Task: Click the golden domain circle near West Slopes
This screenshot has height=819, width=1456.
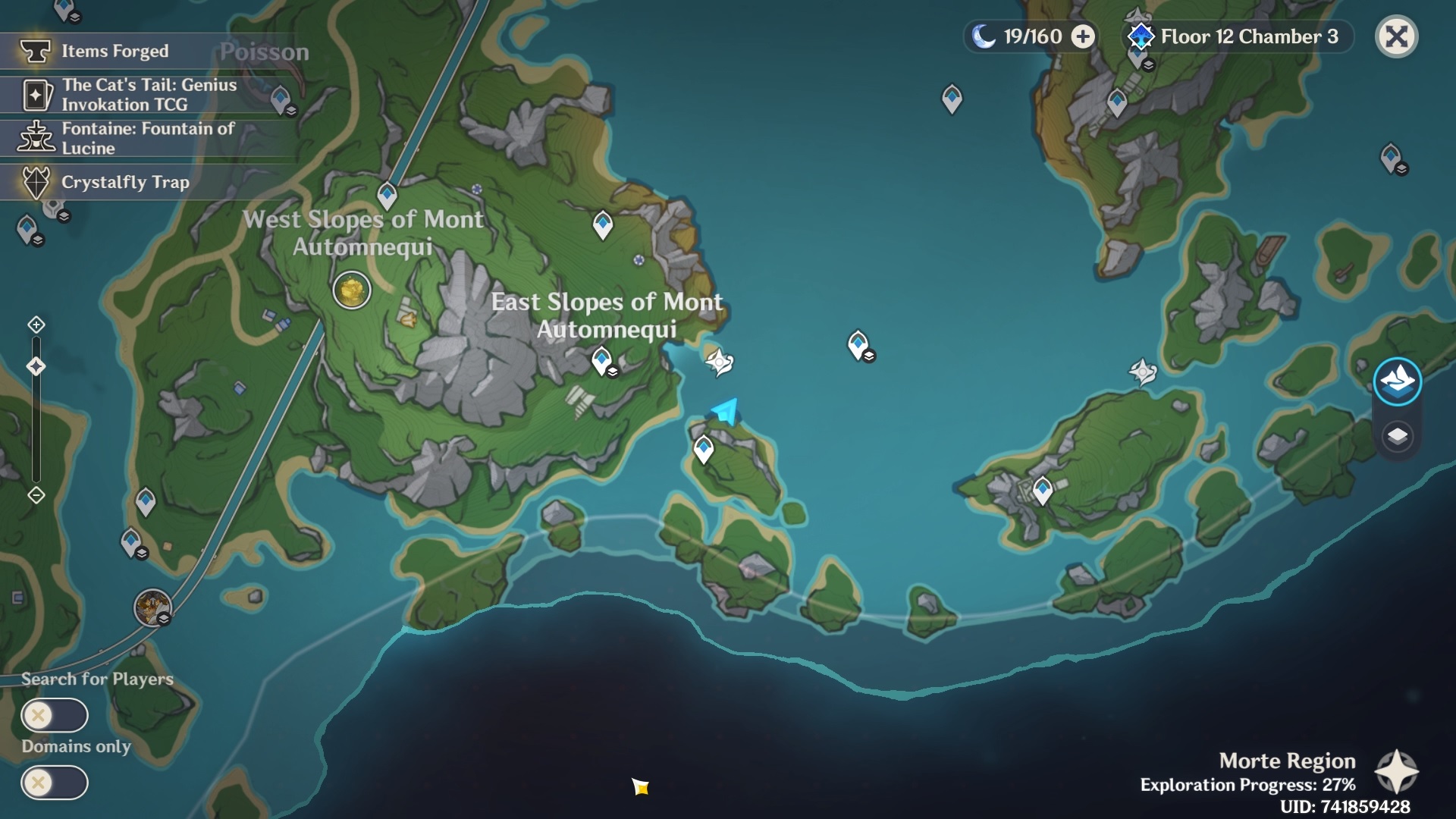Action: coord(351,290)
